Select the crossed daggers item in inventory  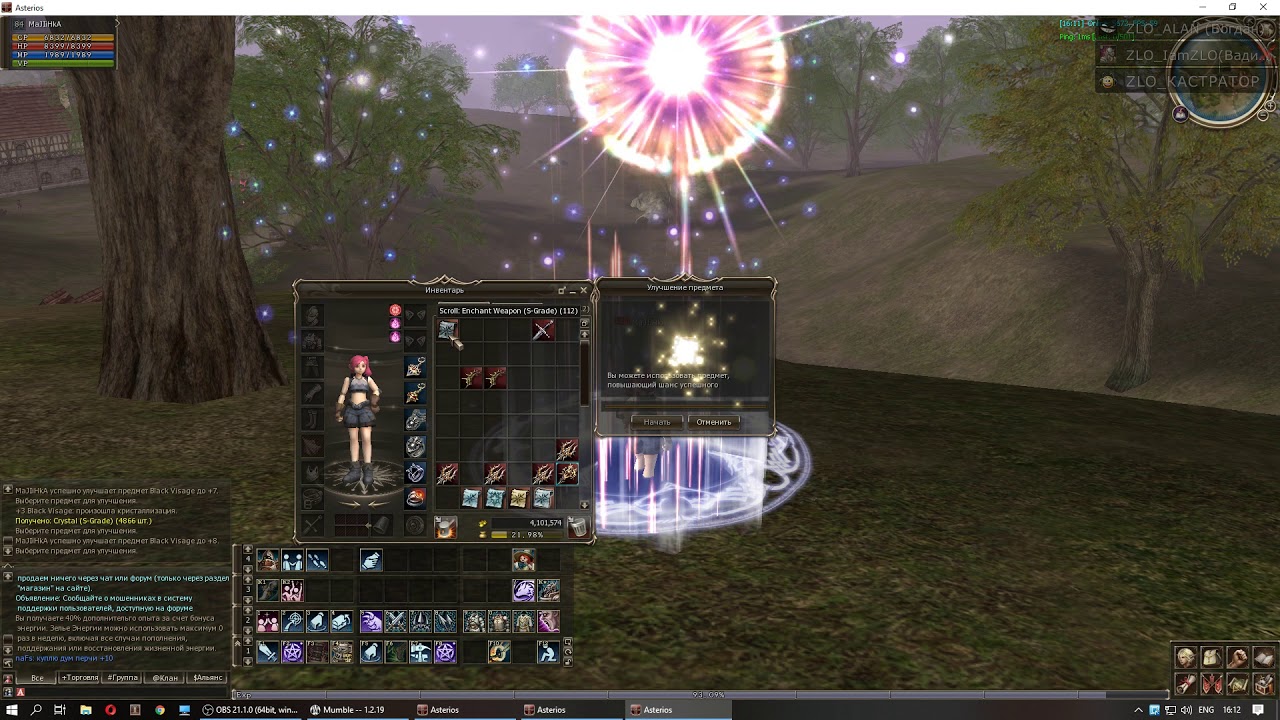coord(543,330)
